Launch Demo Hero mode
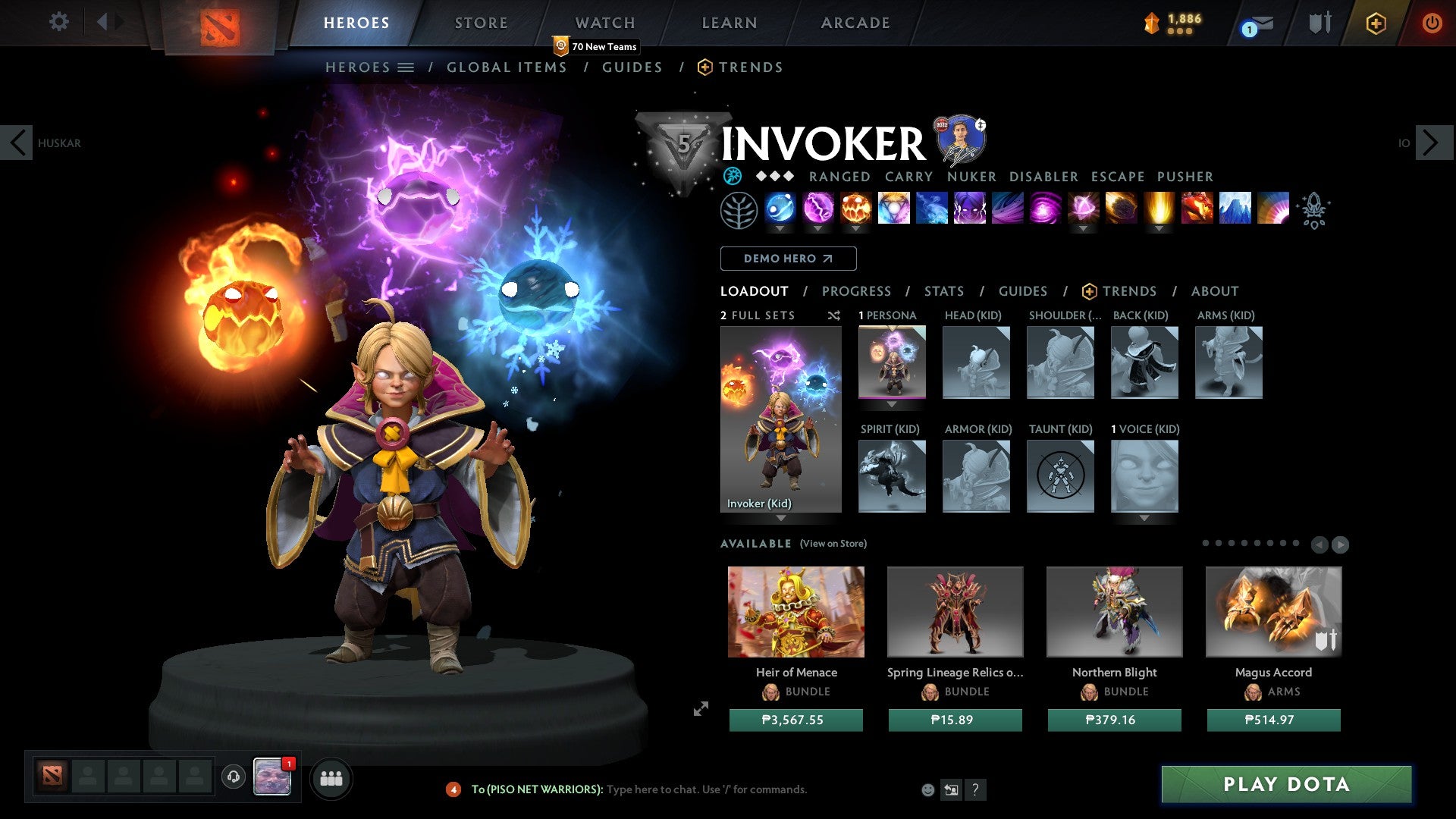This screenshot has width=1456, height=819. point(788,259)
